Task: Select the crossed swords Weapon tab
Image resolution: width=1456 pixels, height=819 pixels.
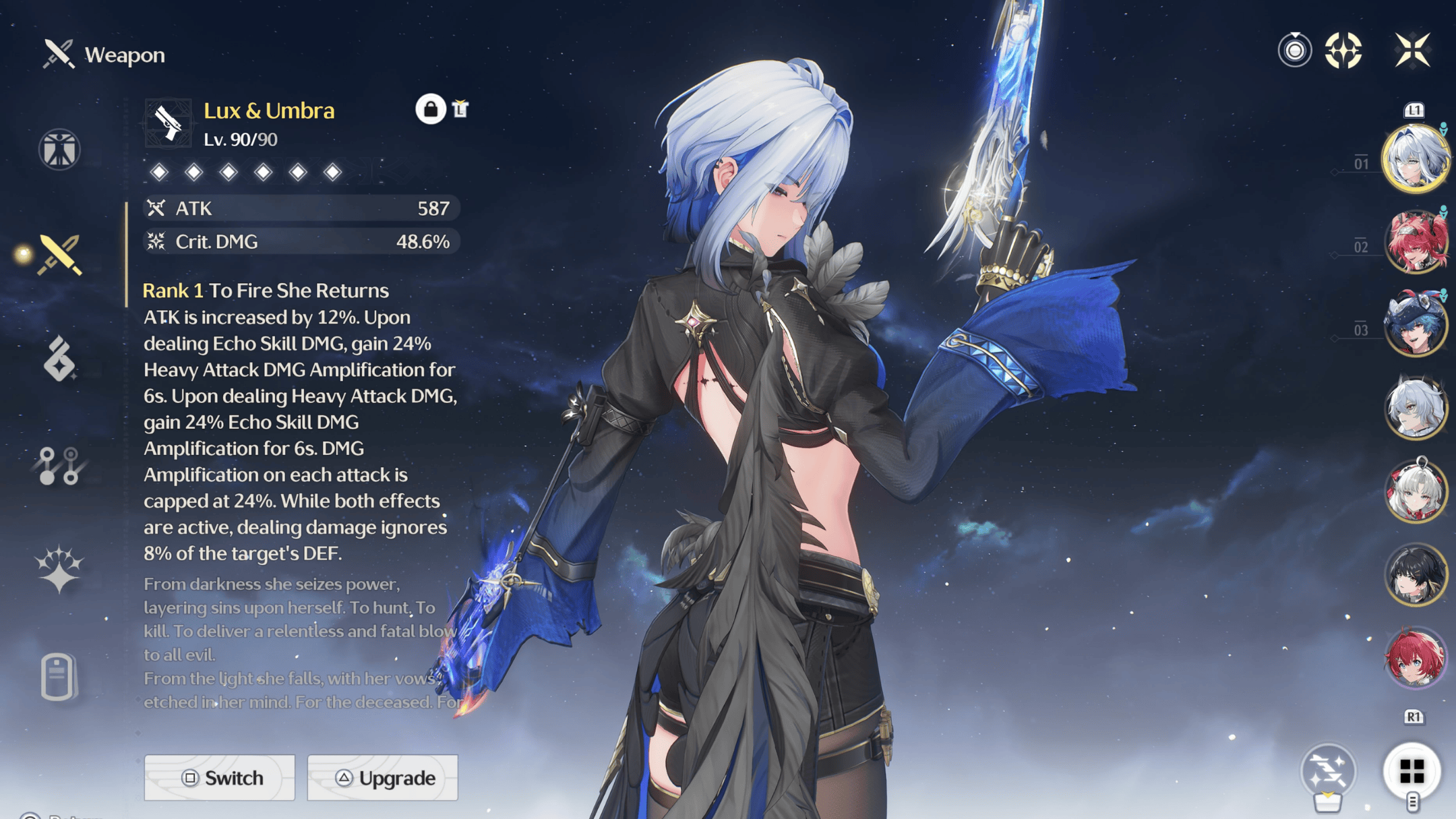Action: [x=60, y=255]
